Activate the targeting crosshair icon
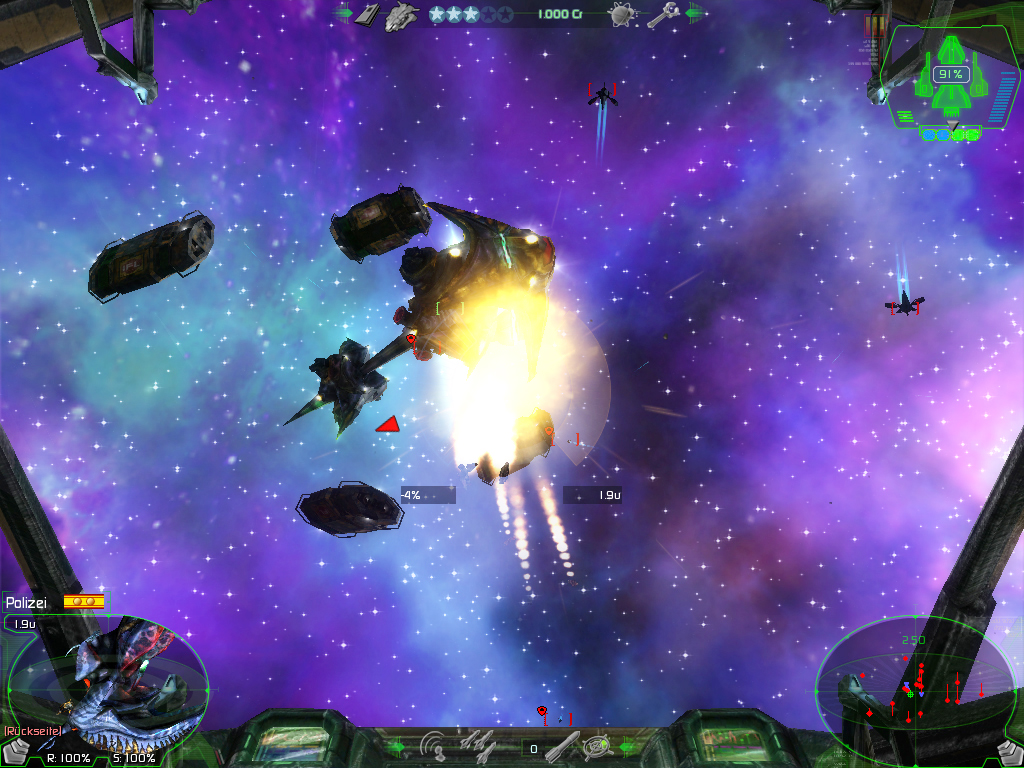 tap(598, 745)
